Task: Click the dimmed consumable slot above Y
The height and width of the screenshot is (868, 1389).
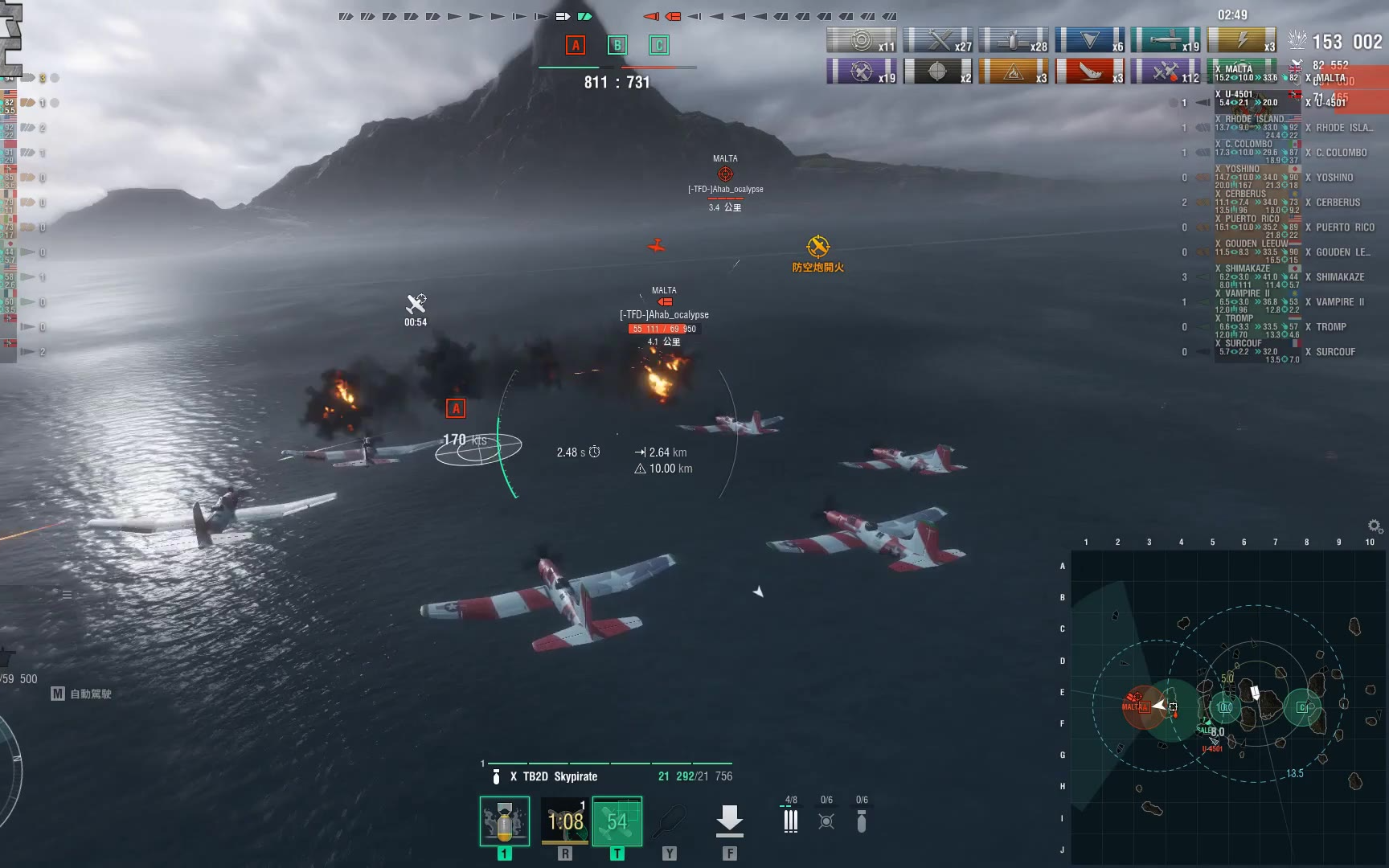Action: click(669, 821)
